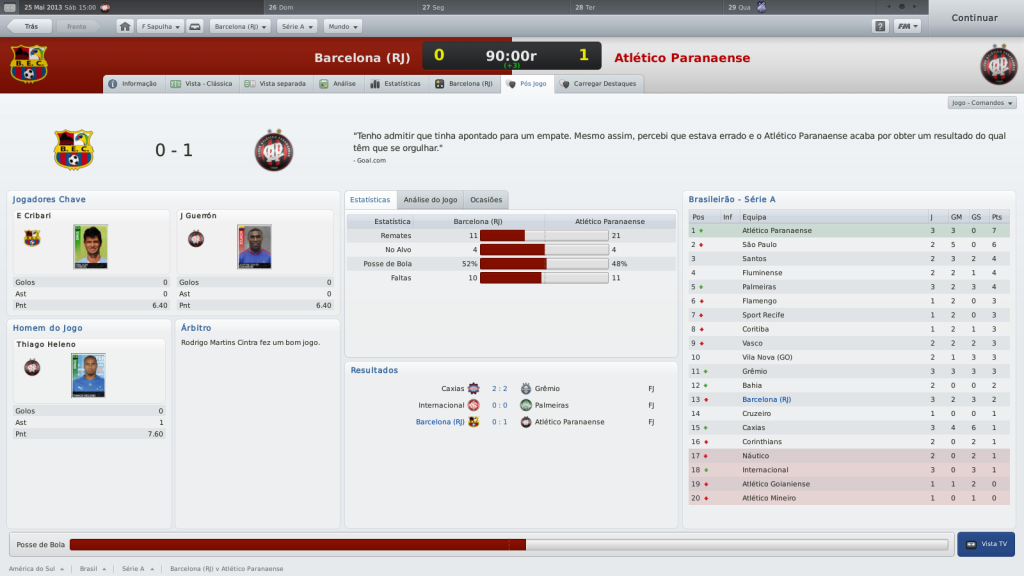The height and width of the screenshot is (576, 1024).
Task: Select São Paulo in league table
Action: coord(760,245)
